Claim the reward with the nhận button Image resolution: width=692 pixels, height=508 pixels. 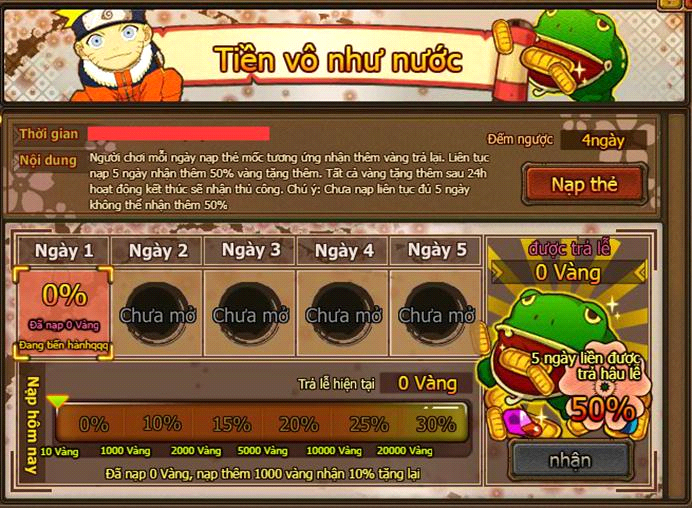(x=569, y=460)
